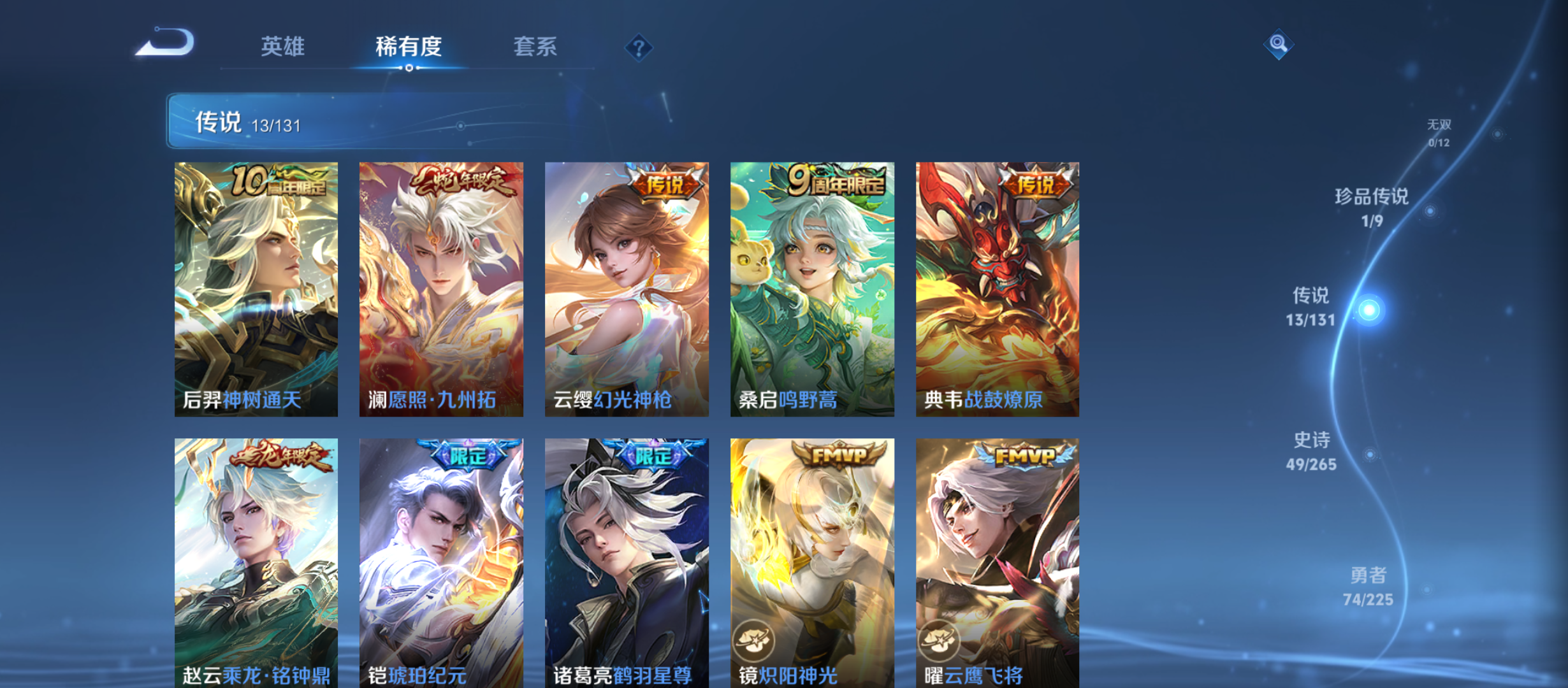
Task: Switch to the 英雄 tab
Action: tap(282, 47)
